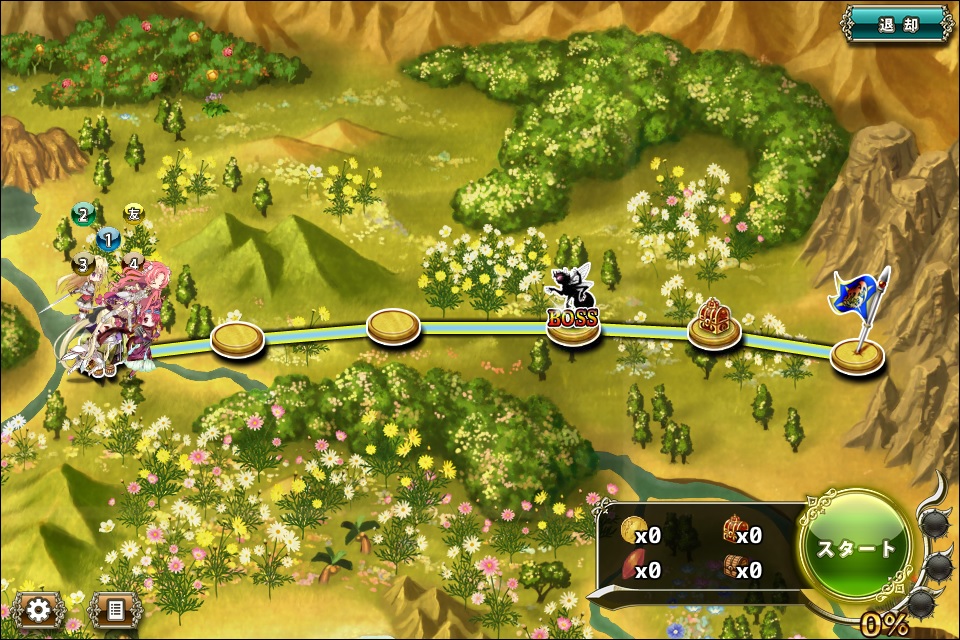Select the 退却 retreat button
Image resolution: width=960 pixels, height=640 pixels.
tap(896, 23)
